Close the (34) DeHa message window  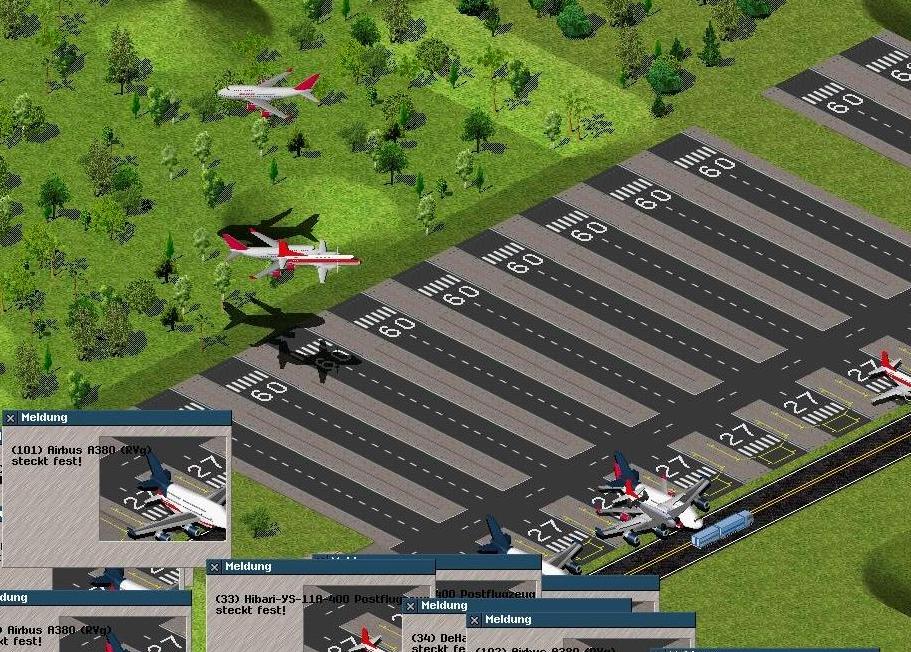point(410,606)
